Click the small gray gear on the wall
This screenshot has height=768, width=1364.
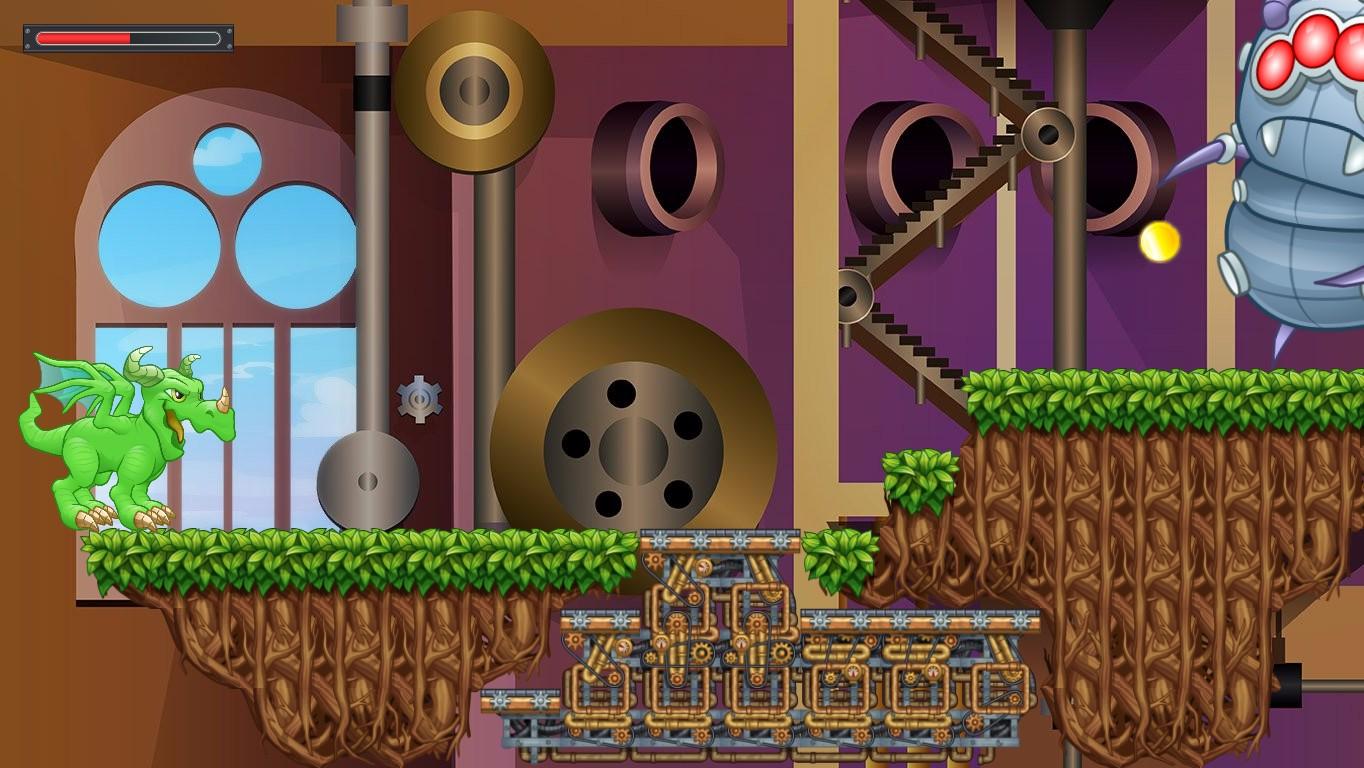tap(420, 399)
